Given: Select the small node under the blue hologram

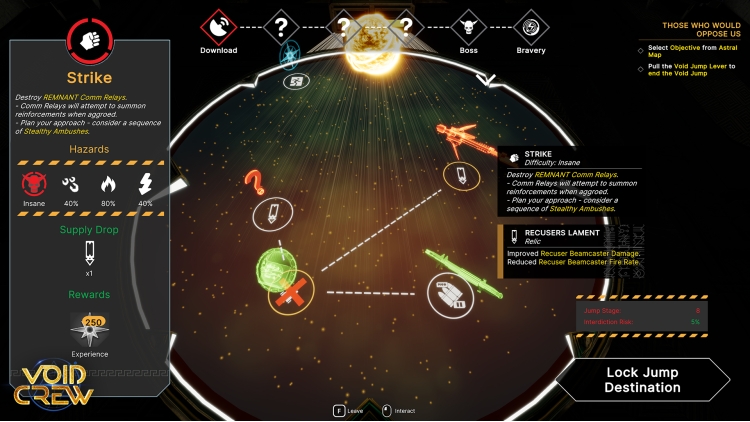Looking at the screenshot, I should pos(294,82).
